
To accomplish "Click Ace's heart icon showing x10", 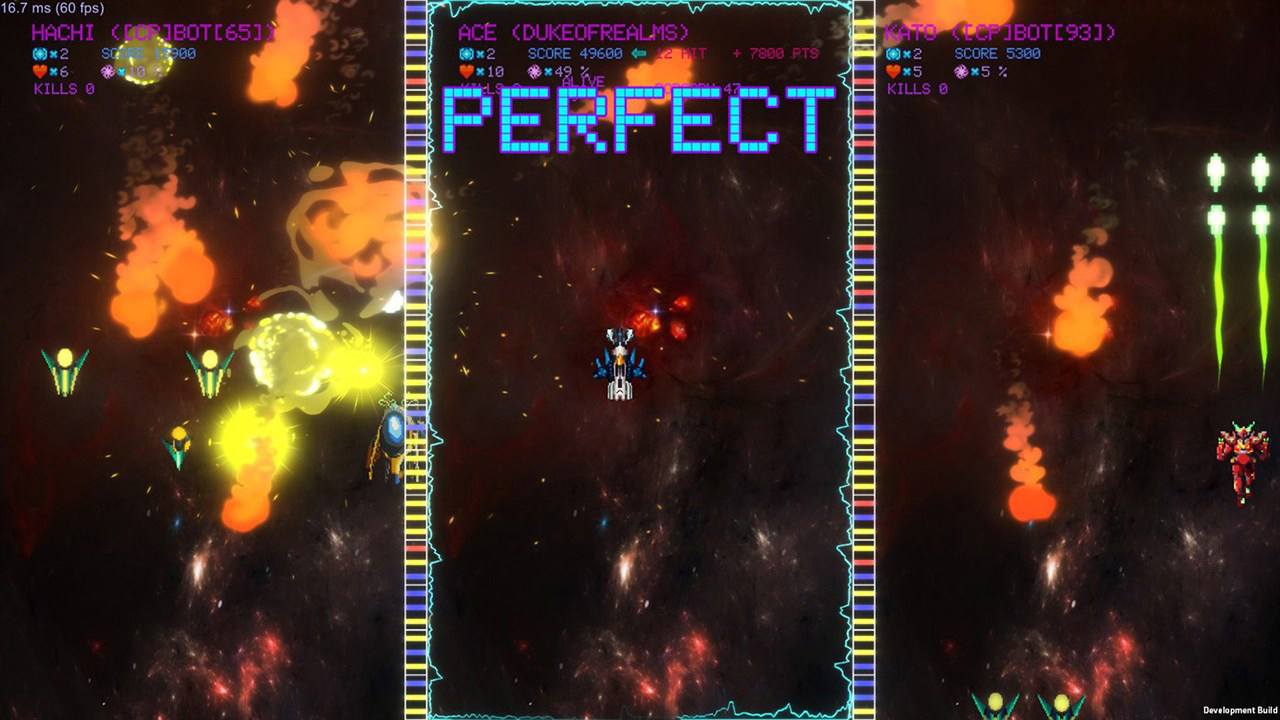I will 465,70.
